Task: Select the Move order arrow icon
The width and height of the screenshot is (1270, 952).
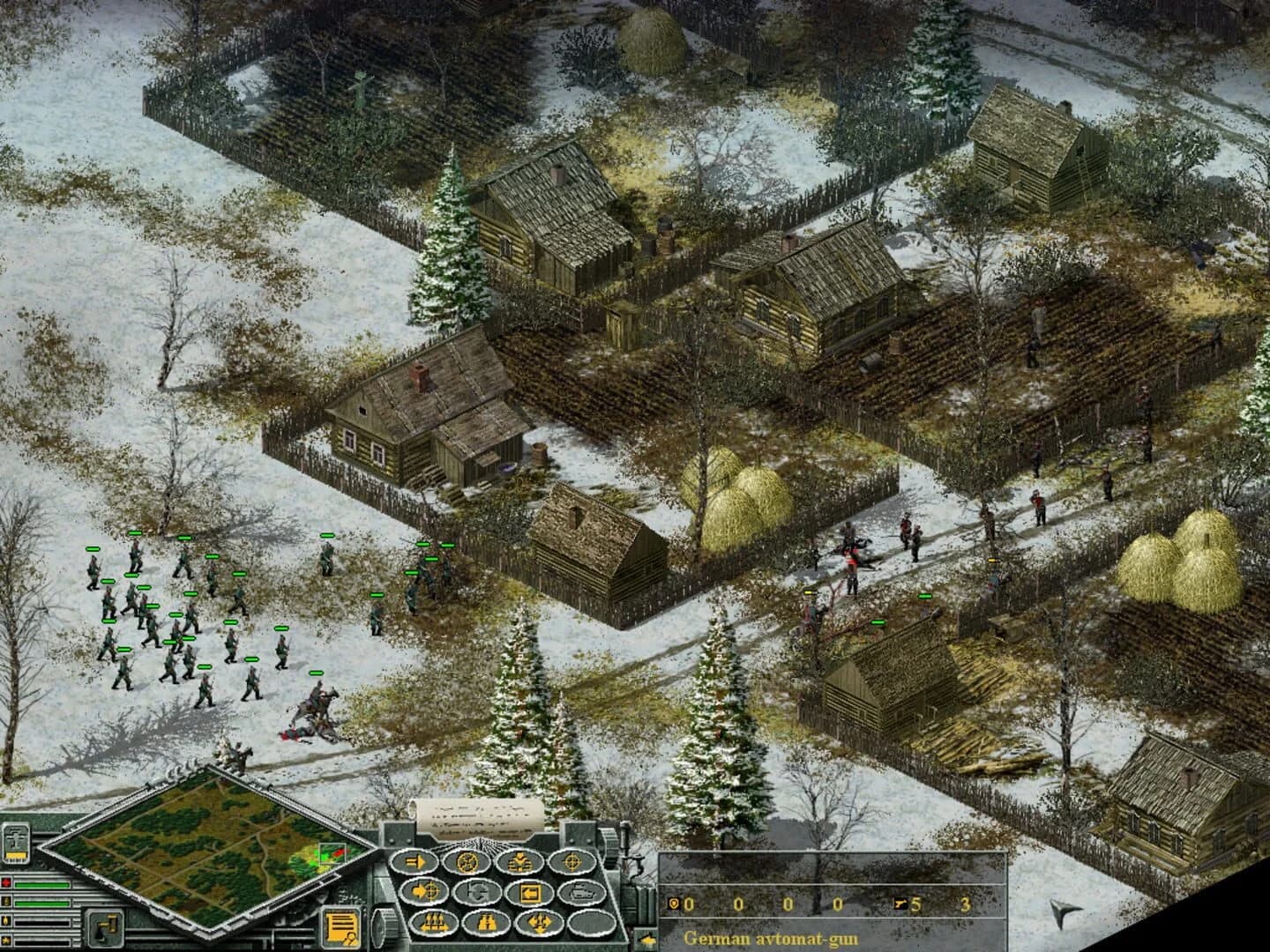Action: [x=415, y=861]
